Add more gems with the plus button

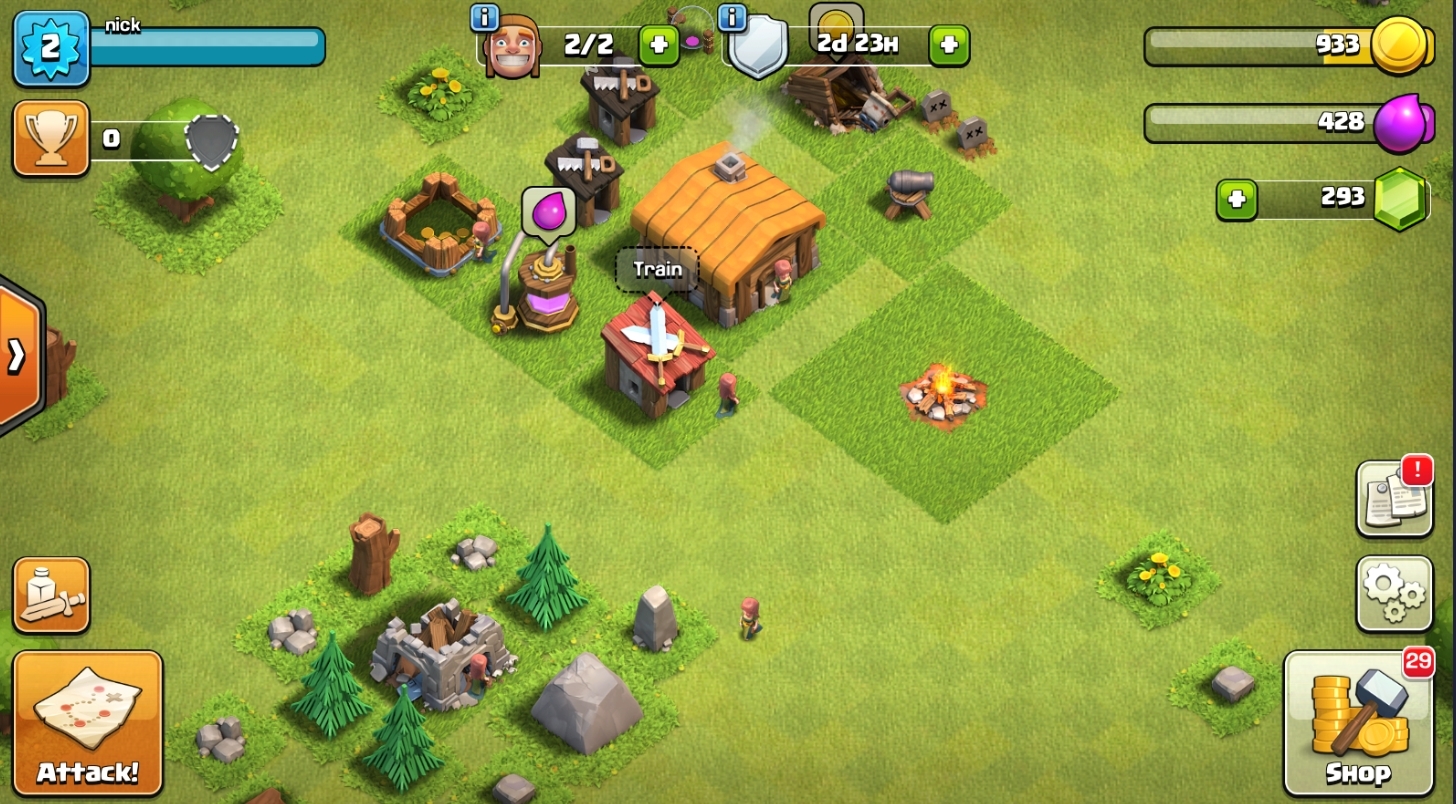1237,199
